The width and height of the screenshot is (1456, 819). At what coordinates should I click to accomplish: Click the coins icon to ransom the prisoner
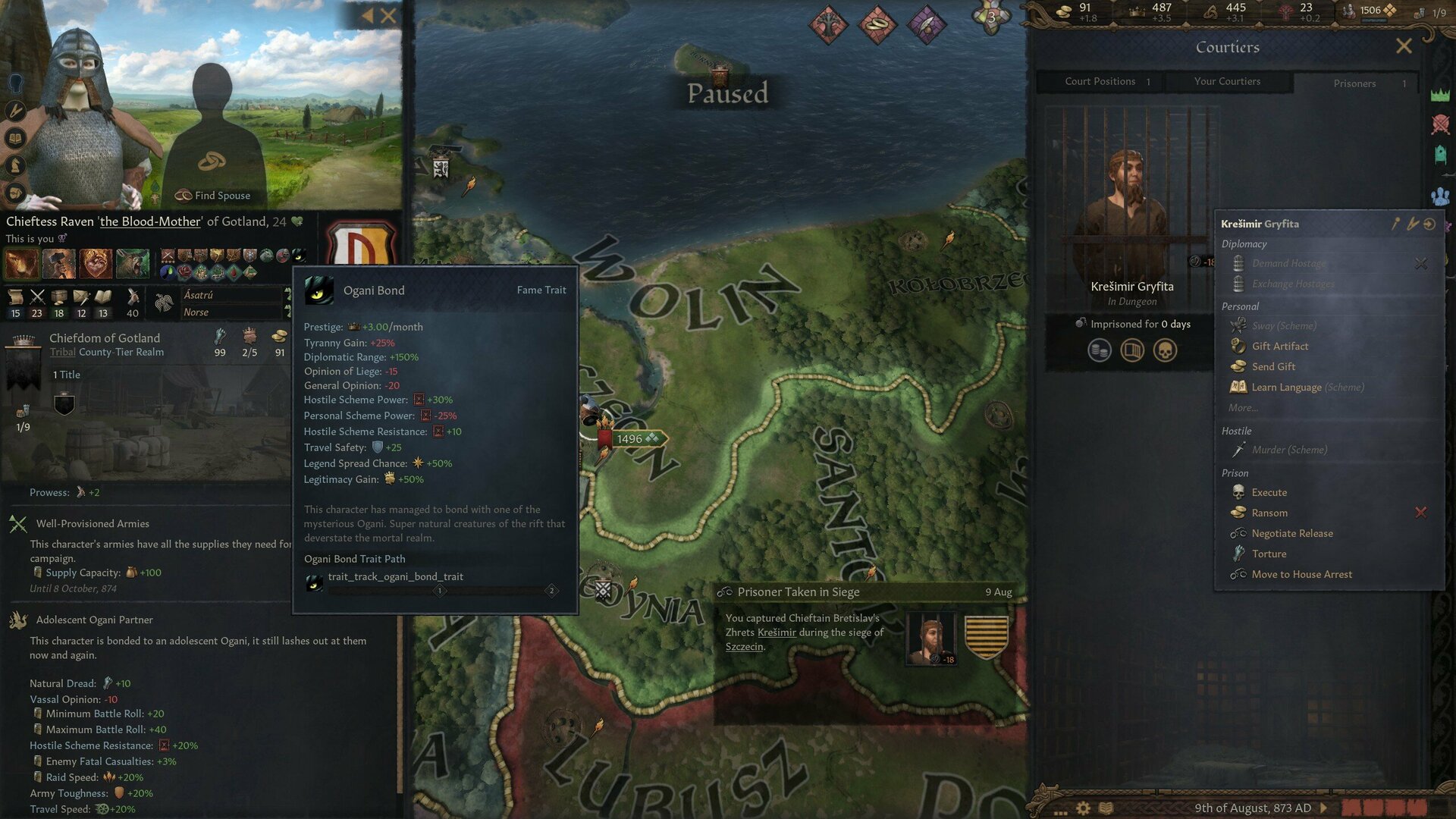(x=1098, y=350)
